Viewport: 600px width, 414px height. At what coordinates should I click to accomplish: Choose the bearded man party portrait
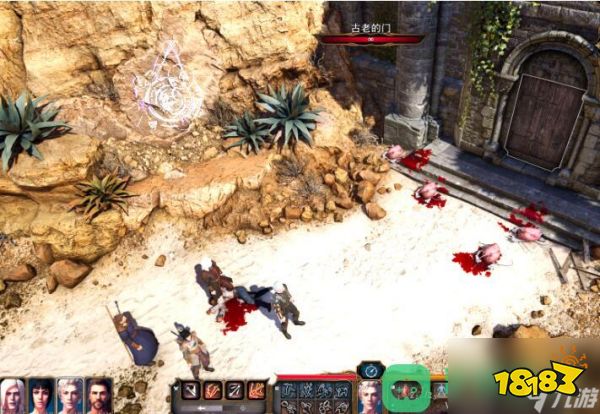98,396
